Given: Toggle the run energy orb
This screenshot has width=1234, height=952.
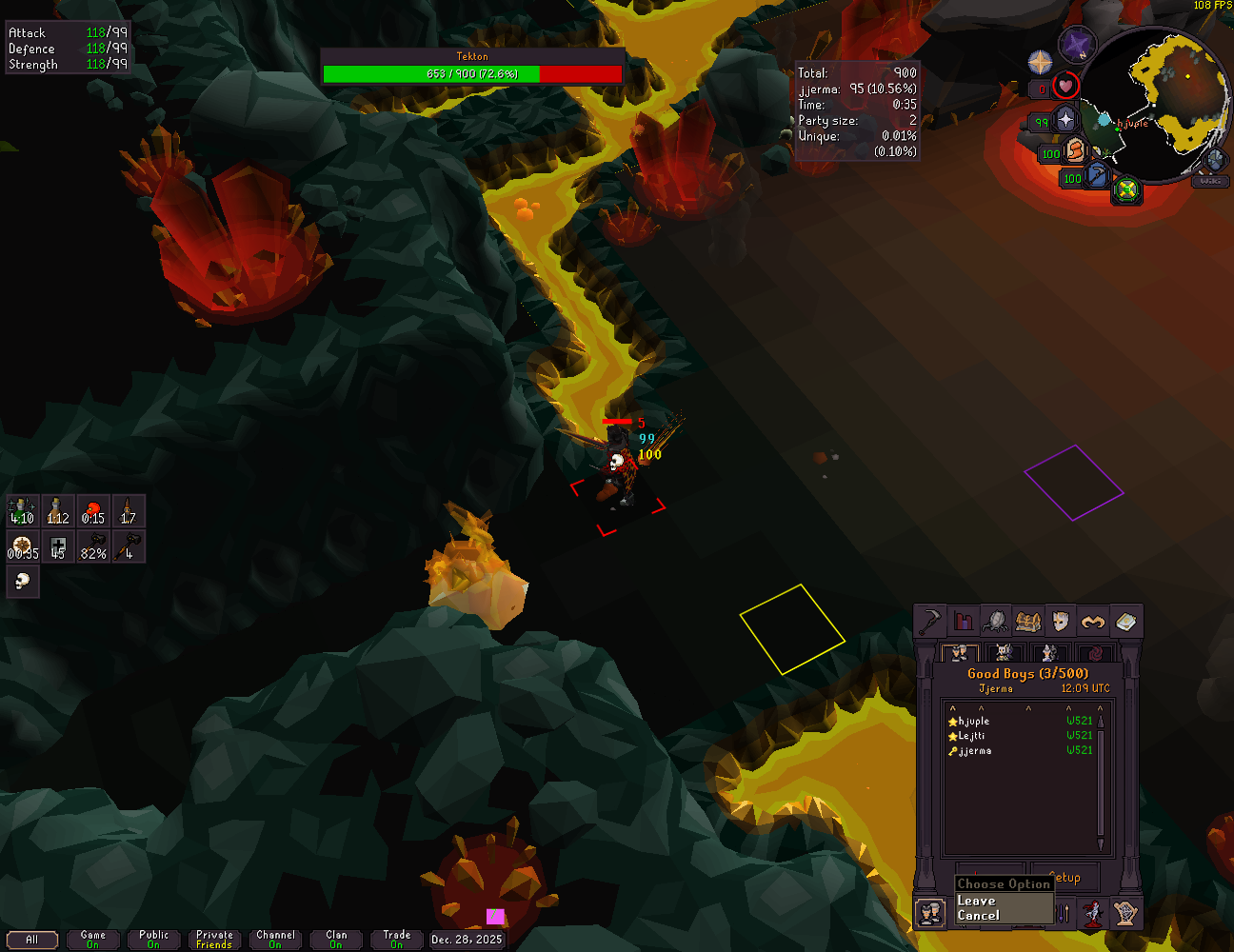Looking at the screenshot, I should coord(1076,150).
